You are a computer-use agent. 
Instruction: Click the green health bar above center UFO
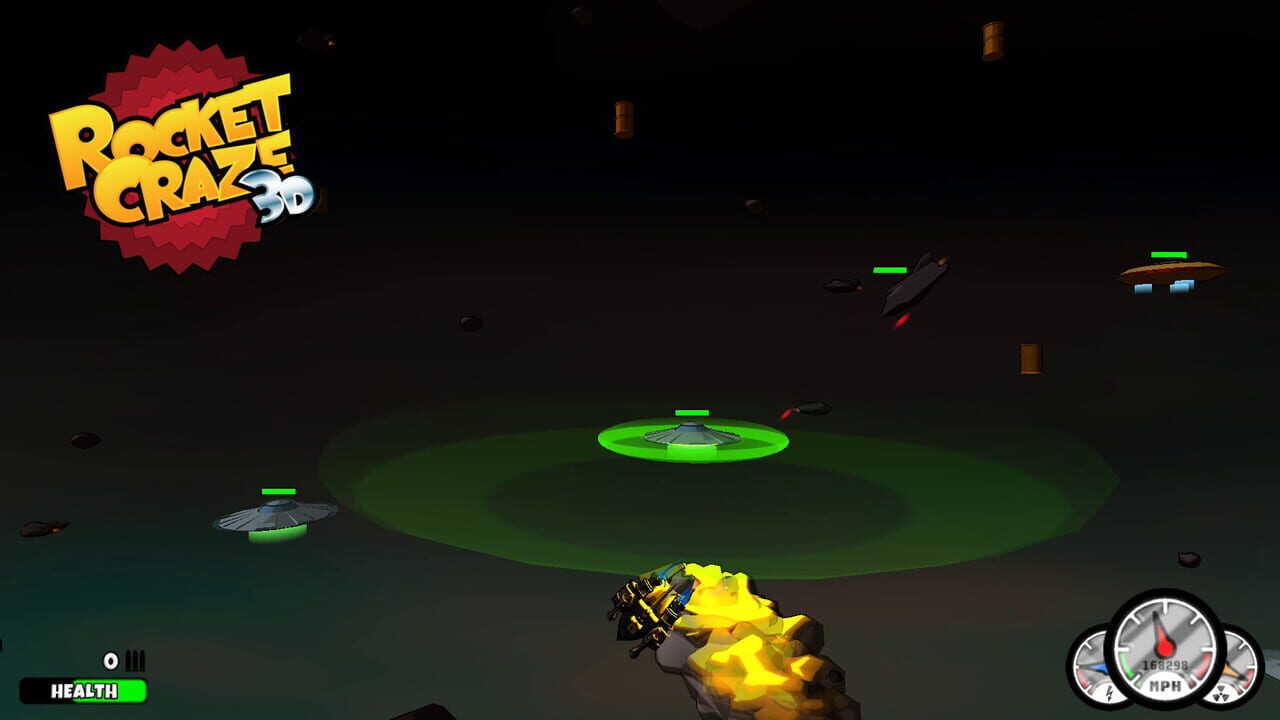point(690,412)
